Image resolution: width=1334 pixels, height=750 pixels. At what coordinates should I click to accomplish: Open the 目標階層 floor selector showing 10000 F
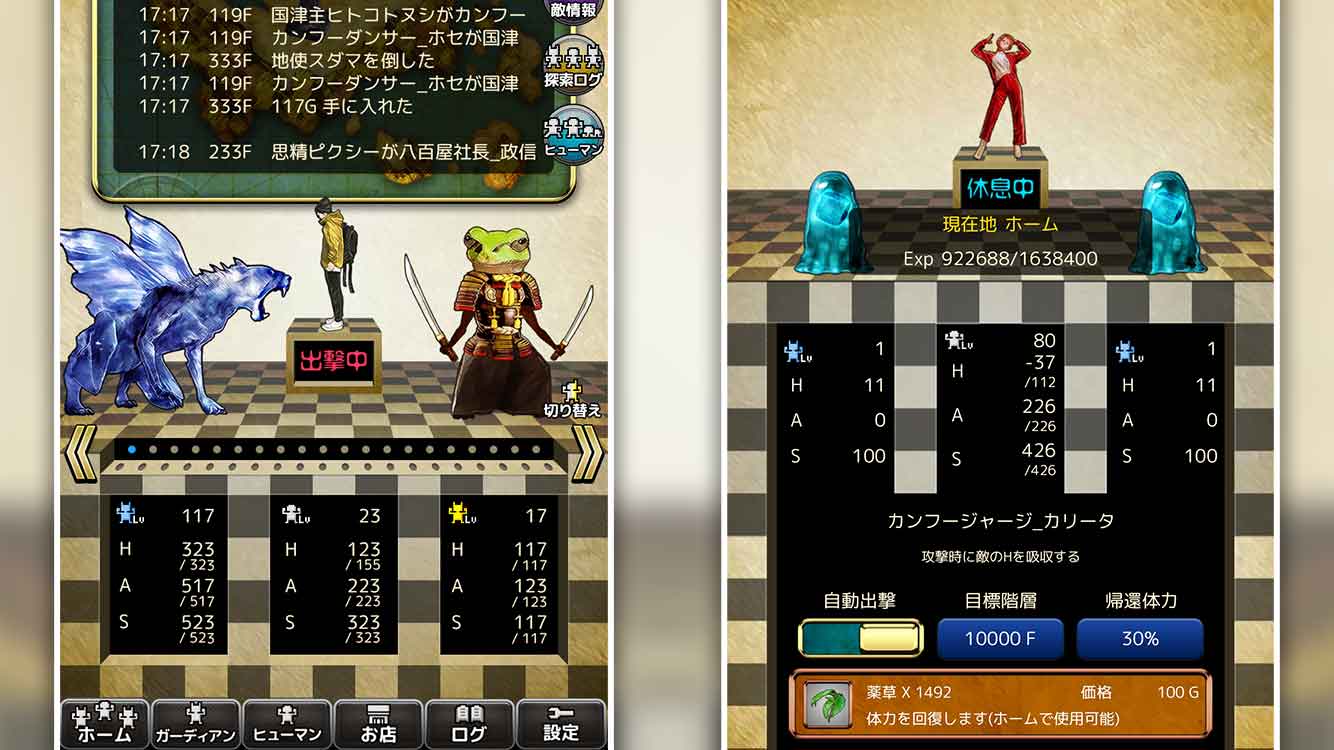coord(1001,638)
